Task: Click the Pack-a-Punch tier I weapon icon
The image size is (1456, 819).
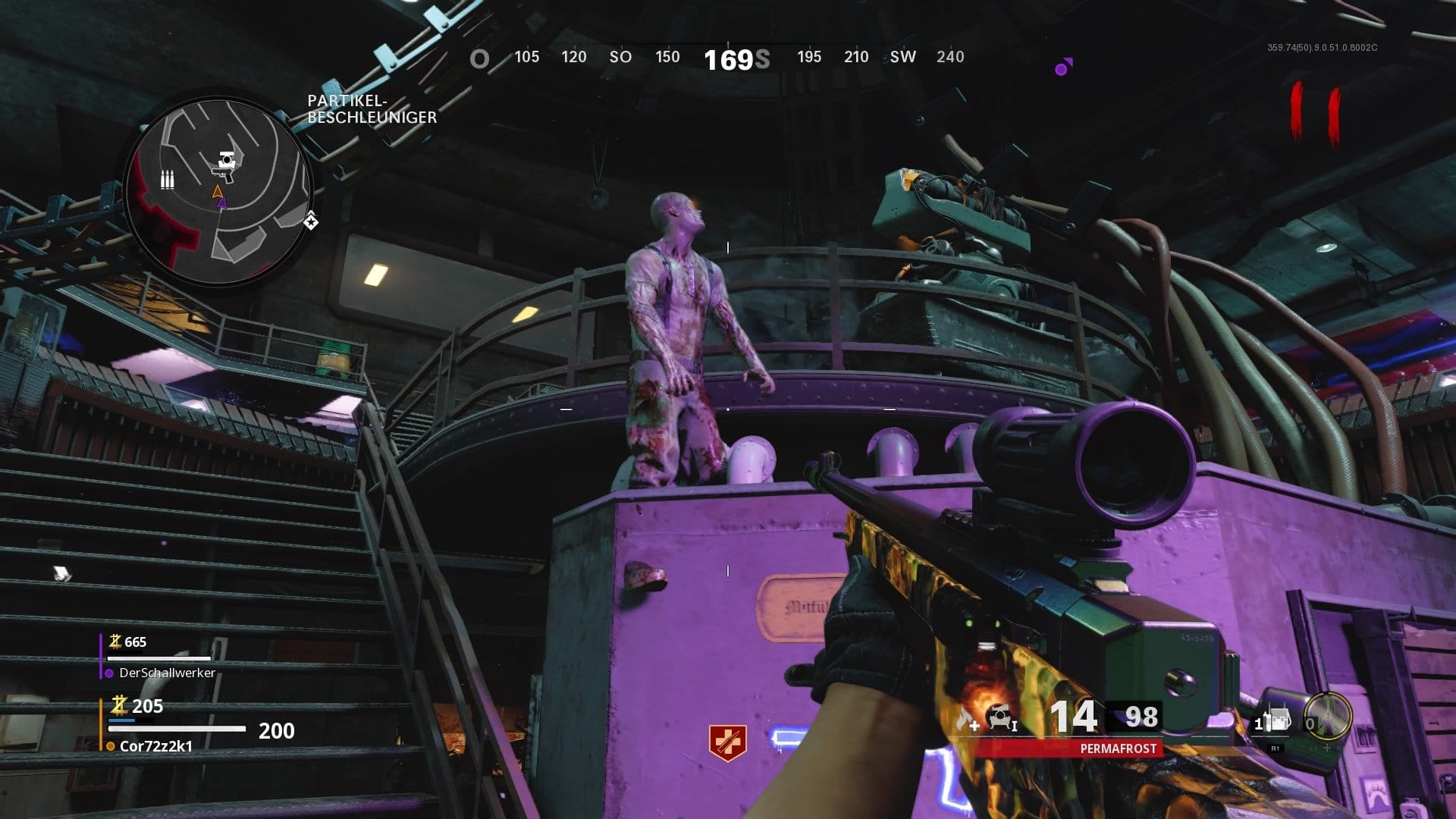Action: (1002, 717)
